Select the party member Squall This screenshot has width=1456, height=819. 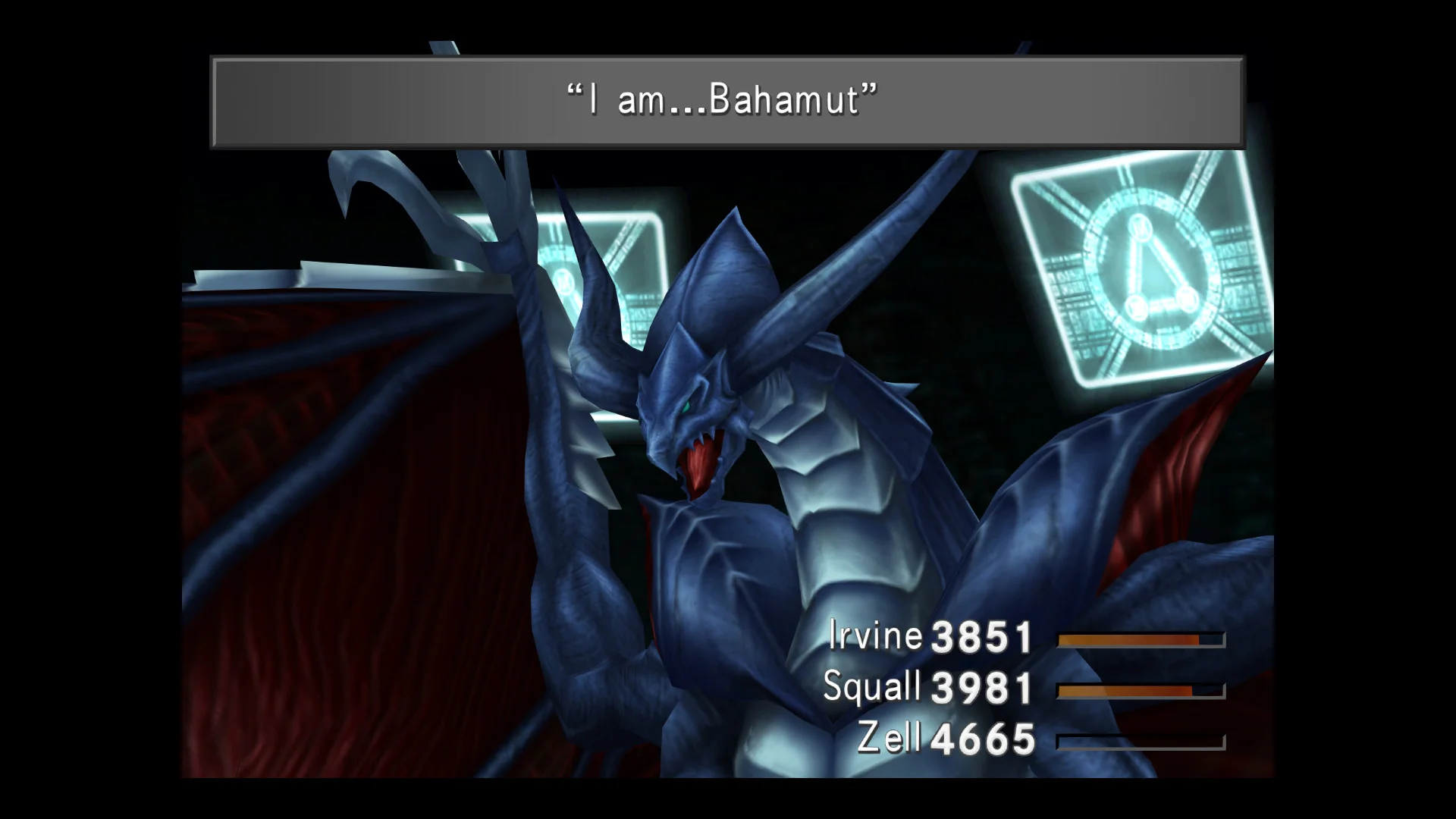pyautogui.click(x=872, y=686)
